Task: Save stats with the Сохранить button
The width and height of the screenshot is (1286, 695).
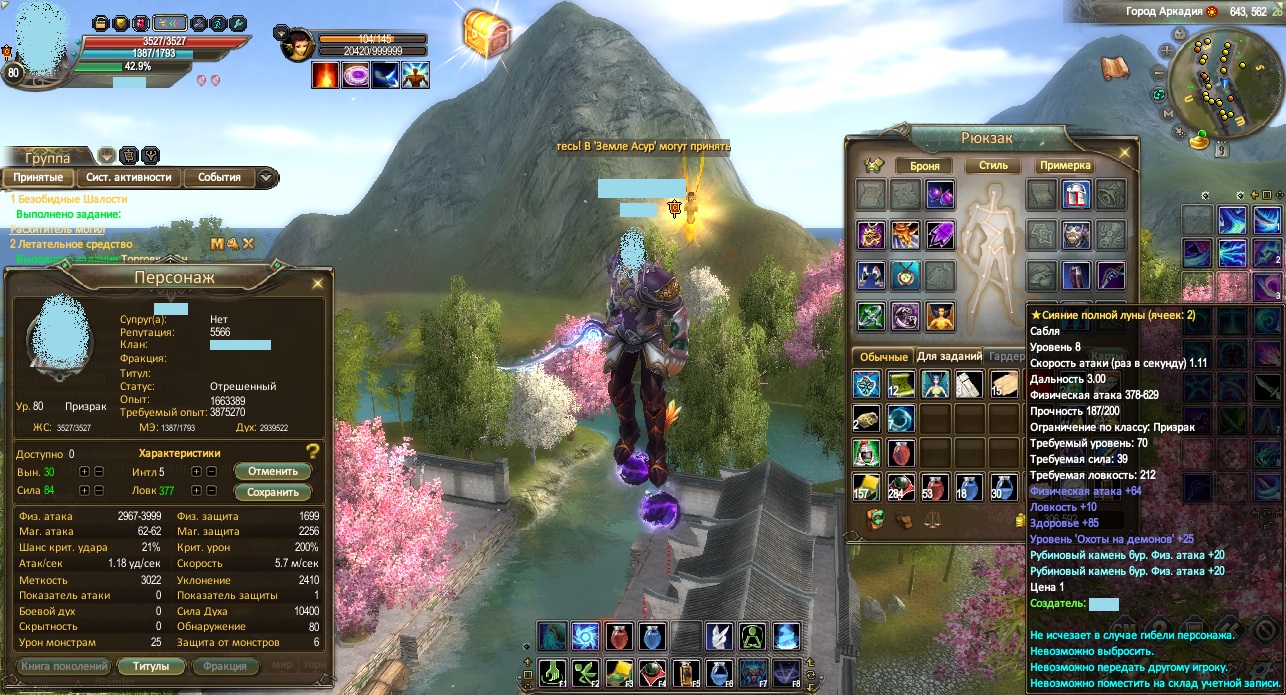Action: [272, 492]
